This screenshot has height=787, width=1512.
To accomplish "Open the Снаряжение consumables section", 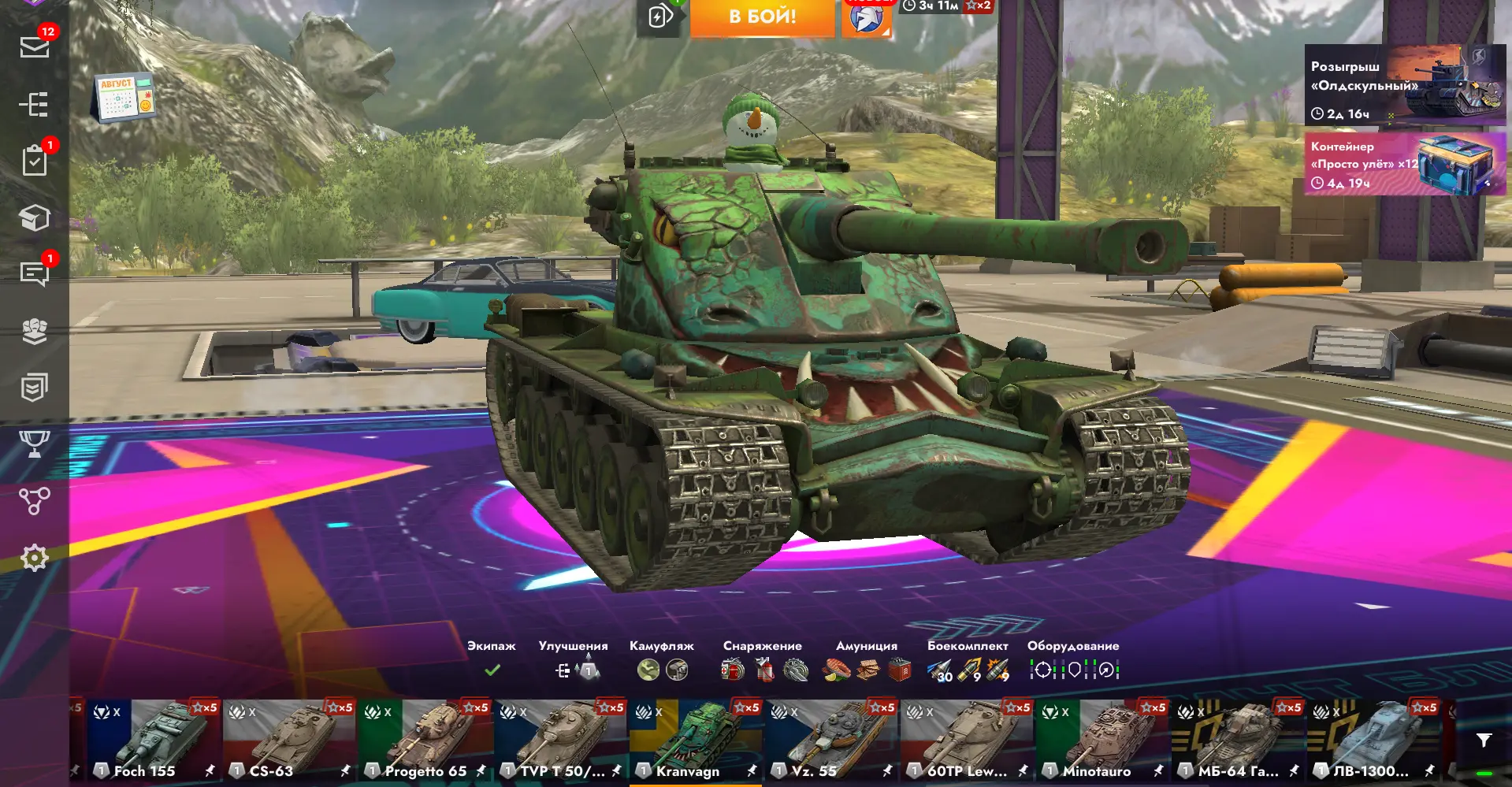I will [763, 659].
